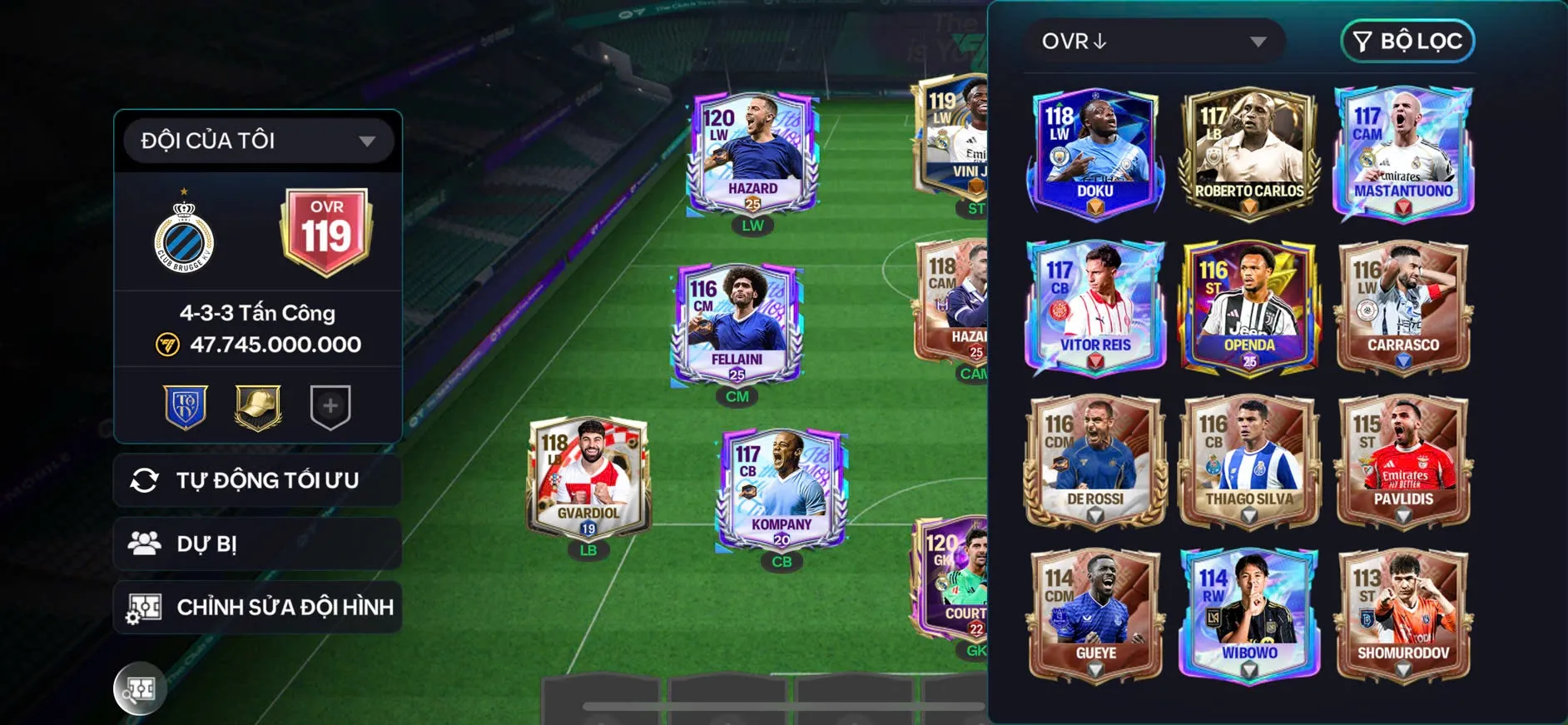
Task: Open the ĐỘI CỦA TÔI dropdown
Action: click(x=258, y=141)
